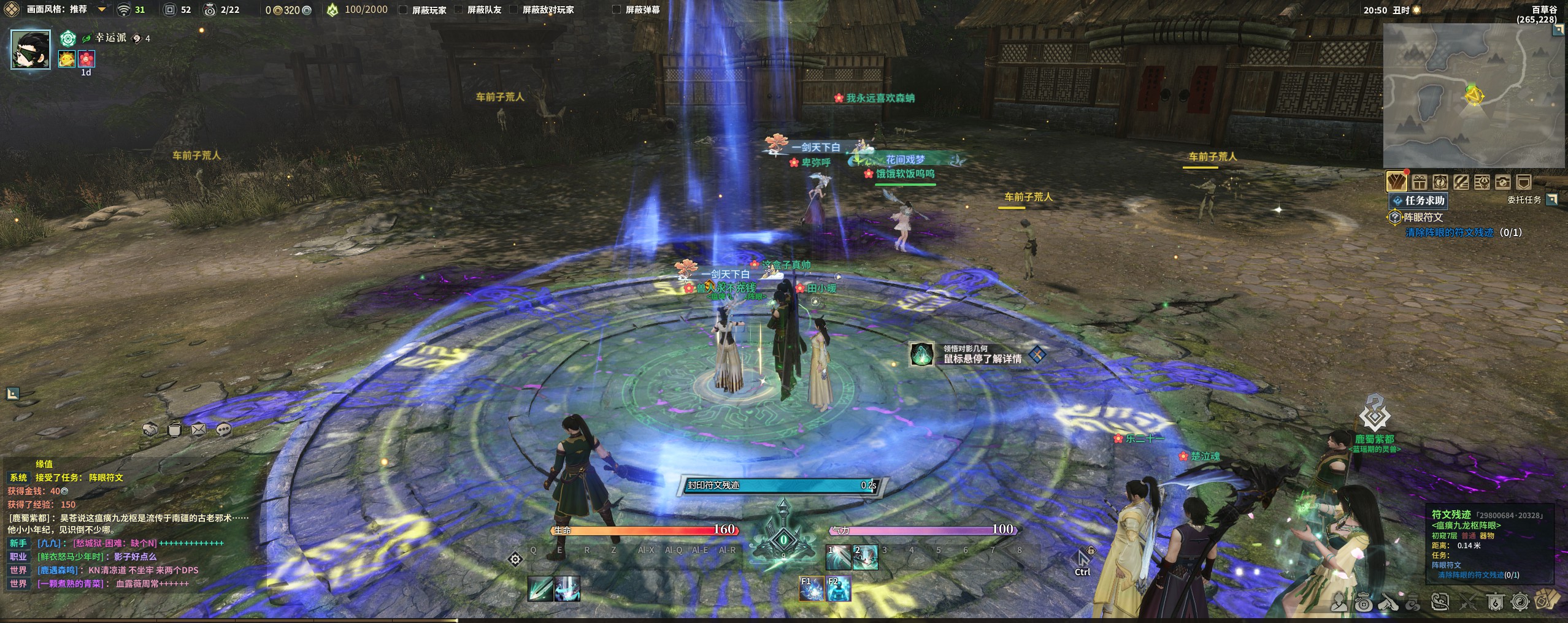Open the 画面风格 graphics style dropdown

[102, 10]
